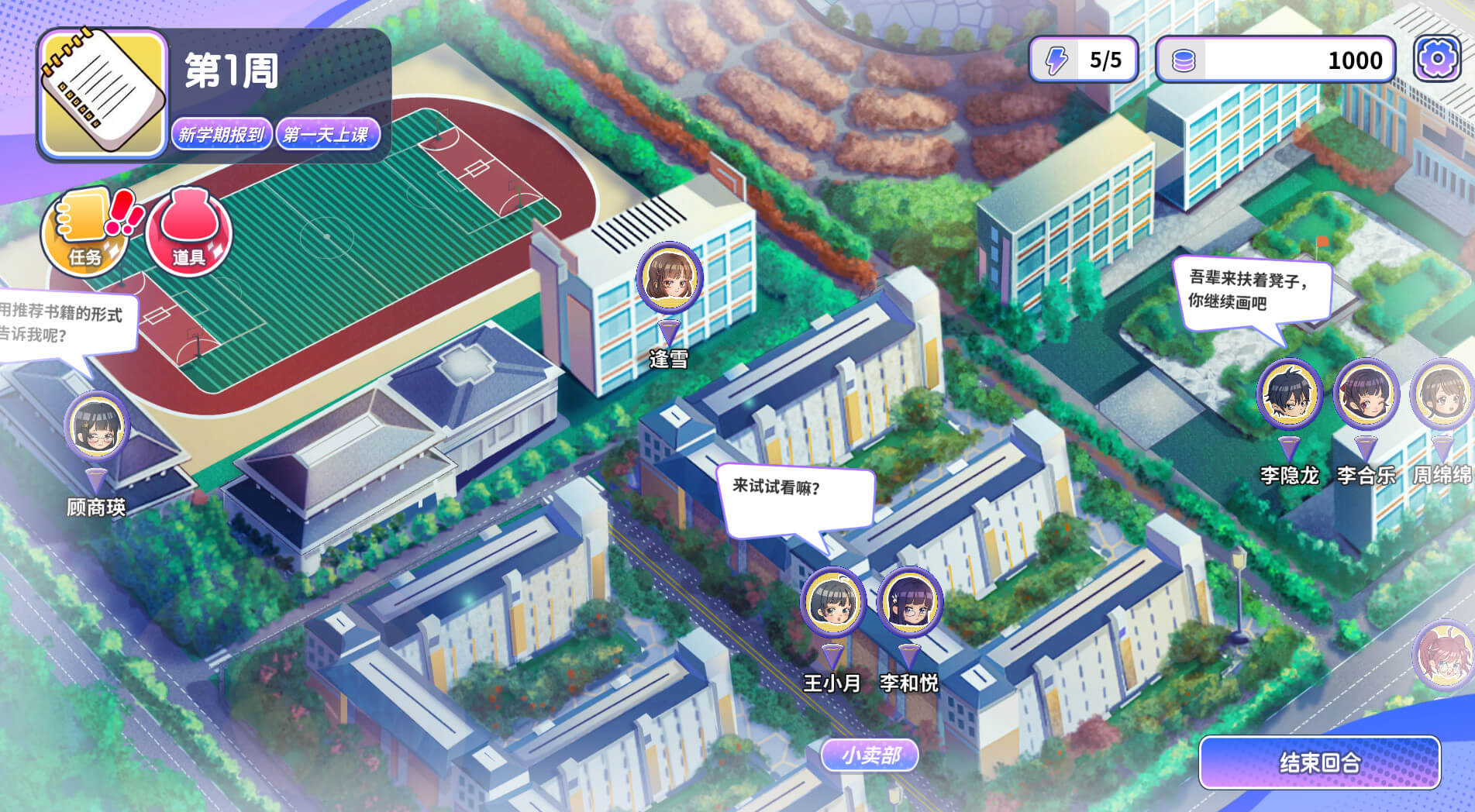Image resolution: width=1475 pixels, height=812 pixels.
Task: Select the 周绵绵 character marker
Action: pos(1441,394)
